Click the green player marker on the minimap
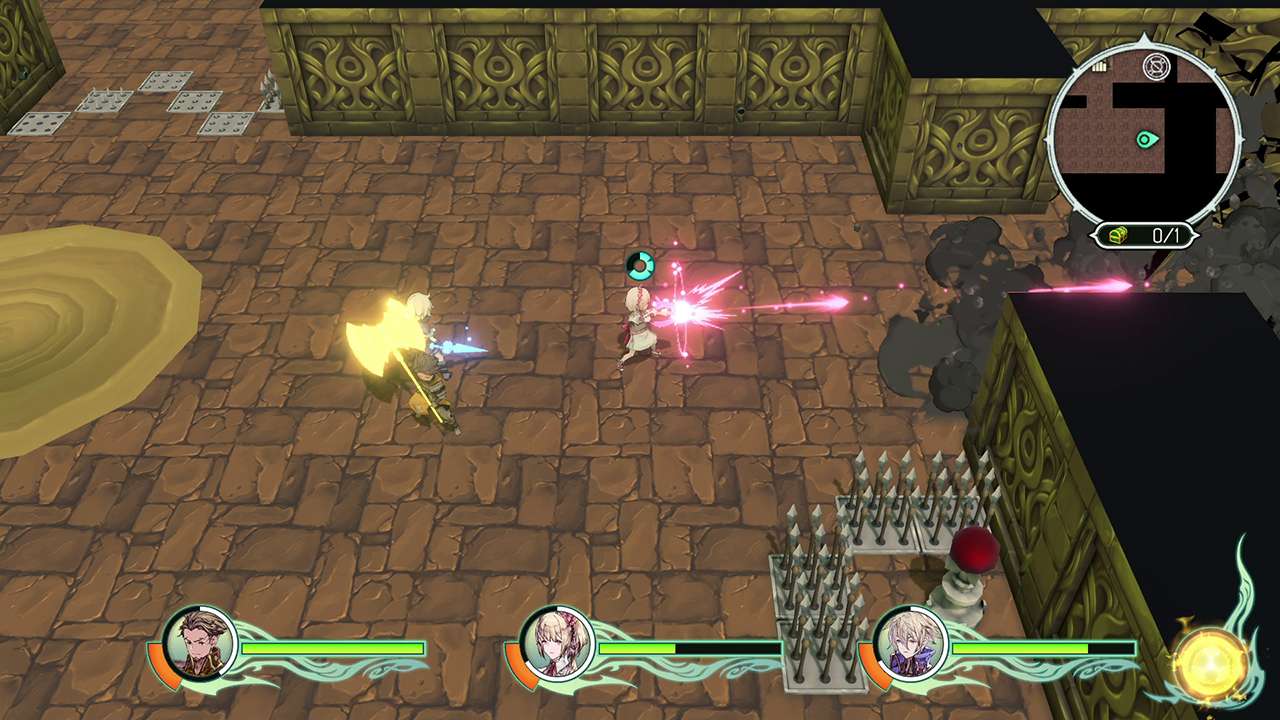Screen dimensions: 1280x720 click(x=1146, y=140)
